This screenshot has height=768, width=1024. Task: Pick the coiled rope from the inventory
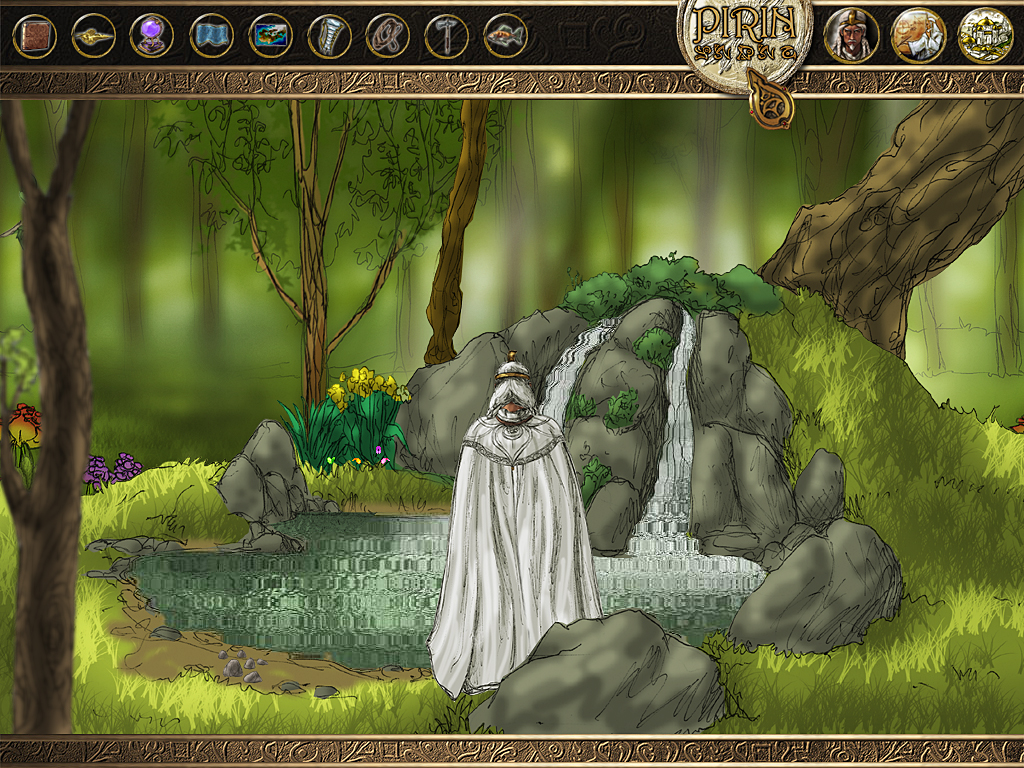pos(387,36)
